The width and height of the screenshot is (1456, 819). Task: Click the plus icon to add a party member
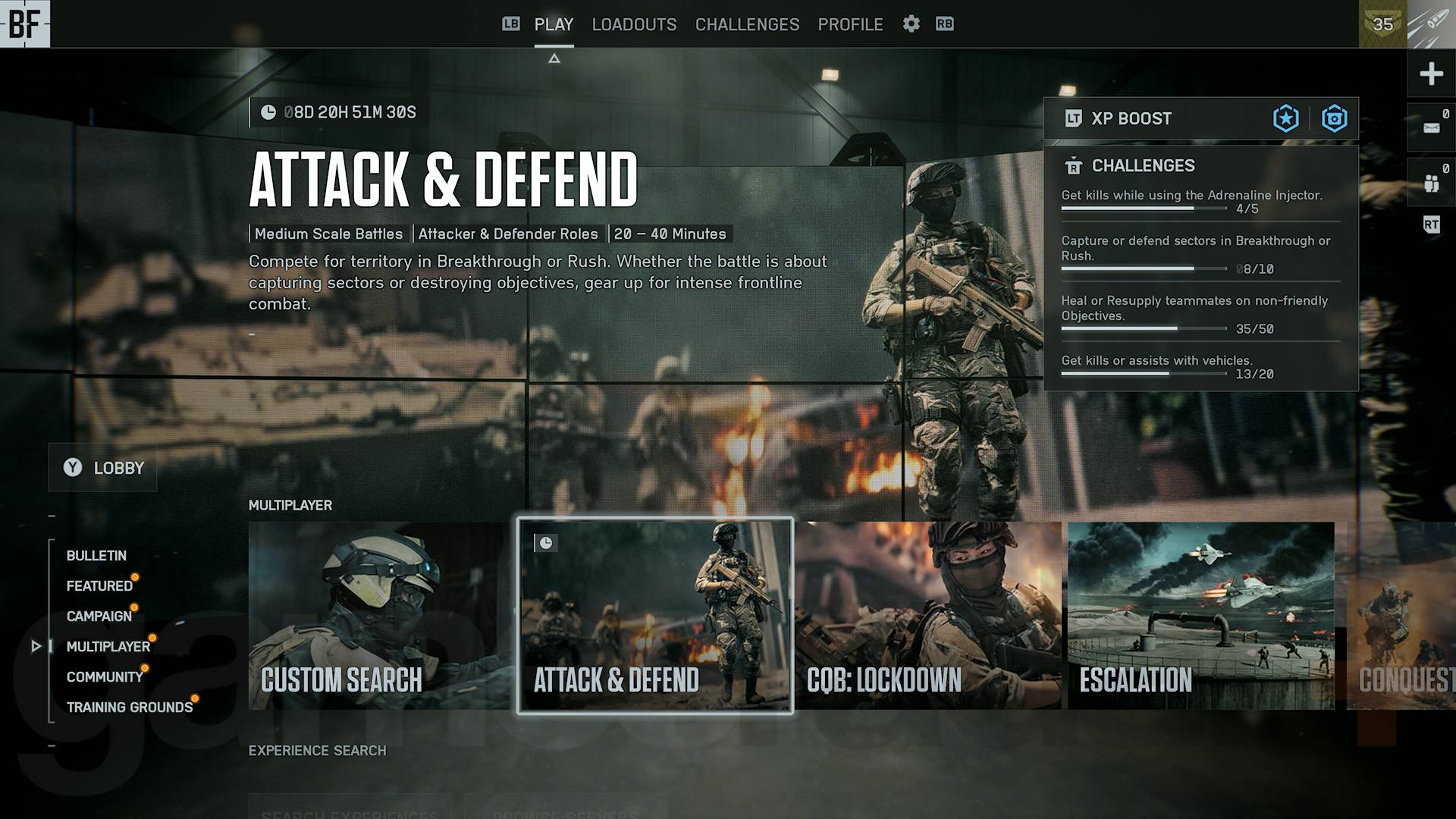[x=1432, y=74]
